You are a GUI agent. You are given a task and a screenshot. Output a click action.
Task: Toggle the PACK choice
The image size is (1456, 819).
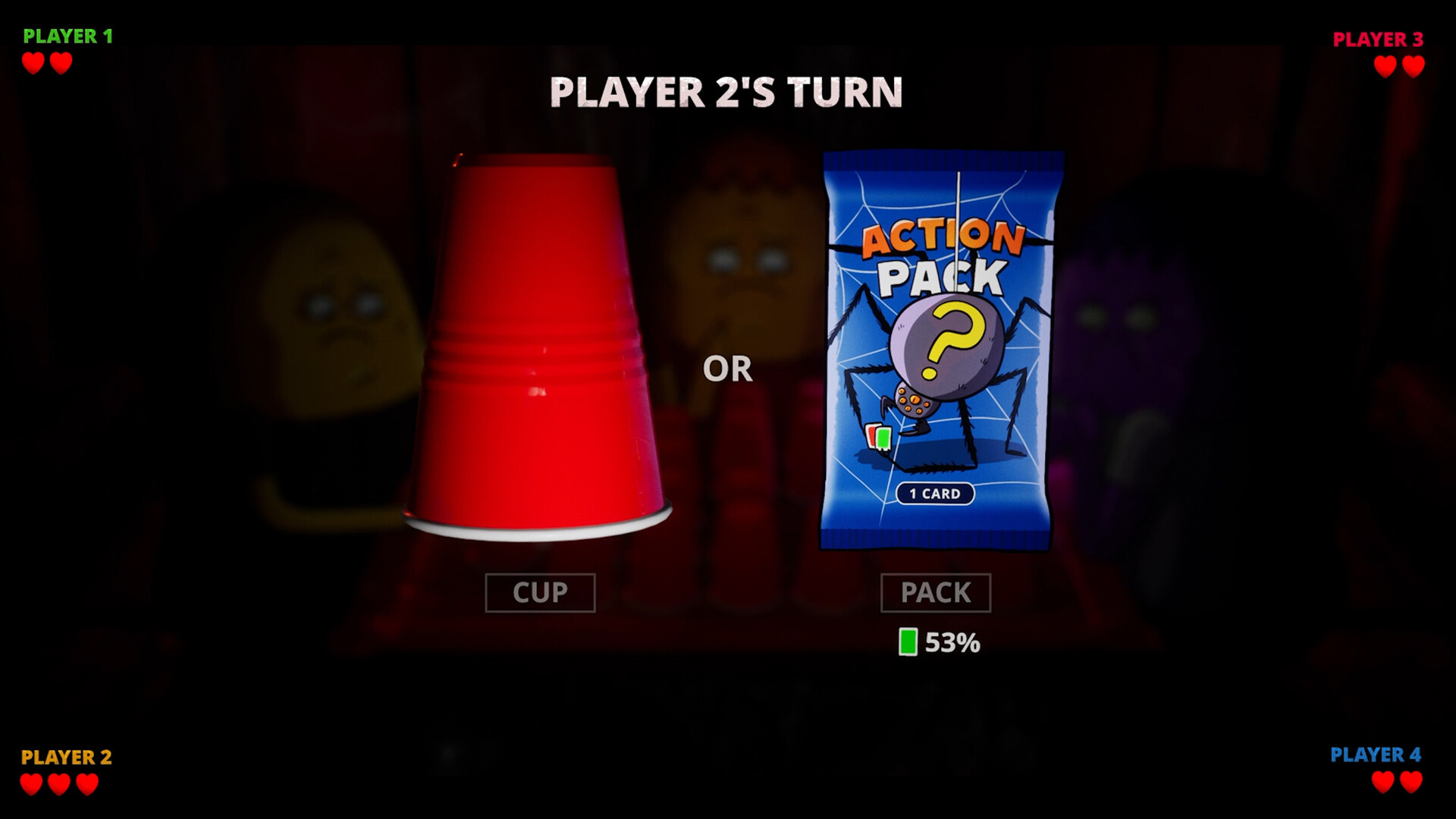pyautogui.click(x=936, y=593)
